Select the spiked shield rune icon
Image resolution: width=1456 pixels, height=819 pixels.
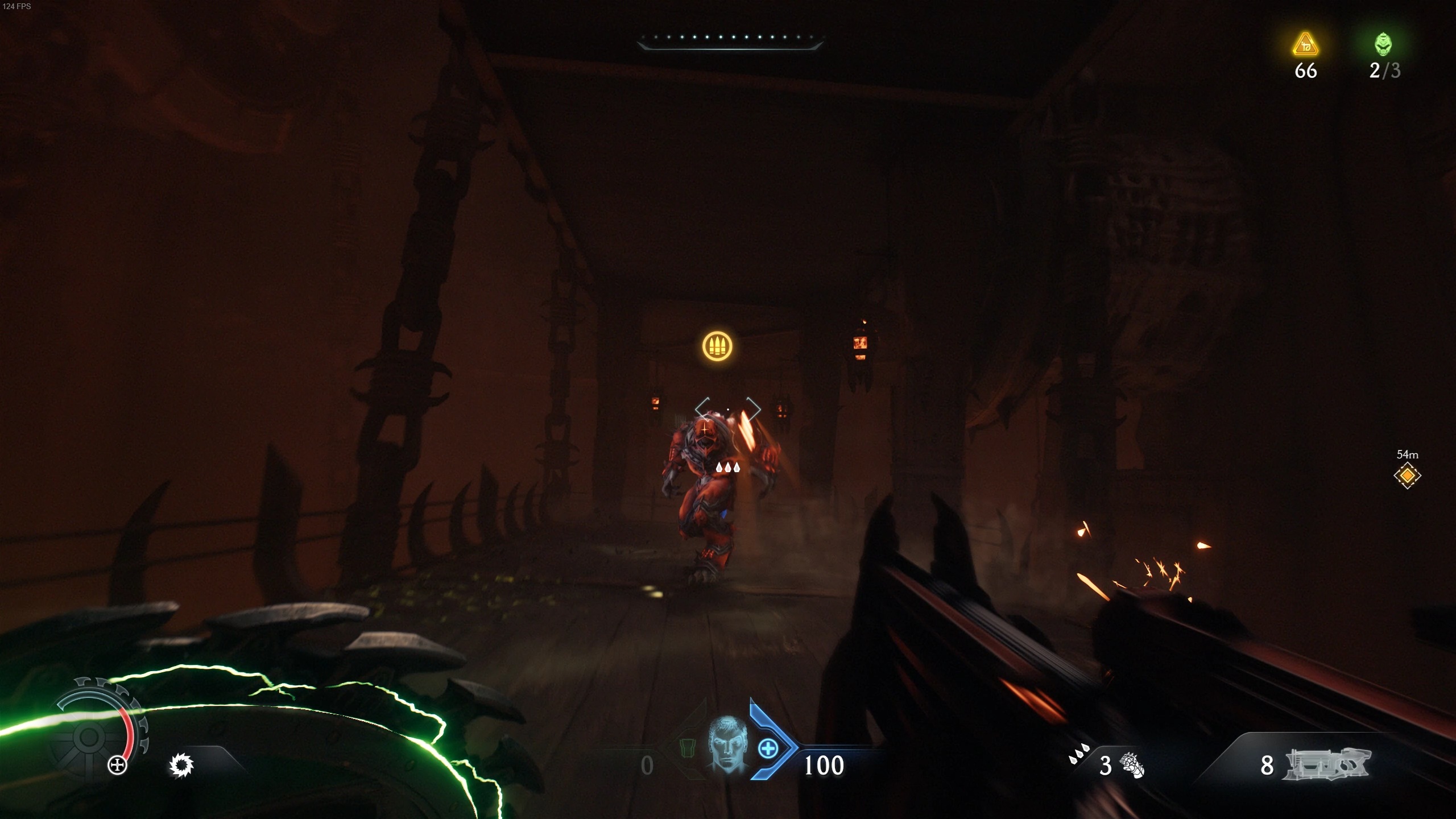click(181, 765)
